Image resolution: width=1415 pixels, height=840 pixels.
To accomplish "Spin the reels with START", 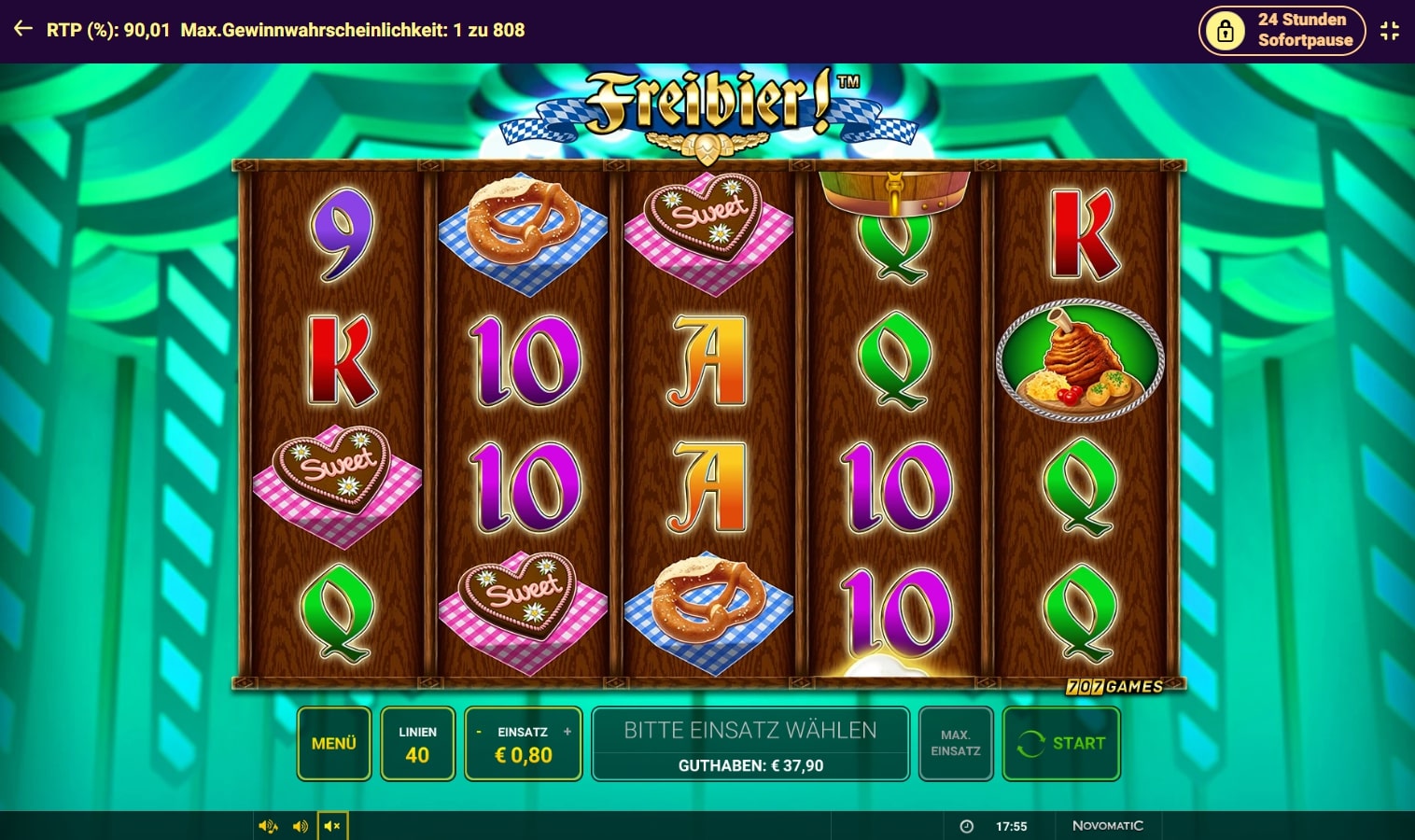I will [1061, 743].
